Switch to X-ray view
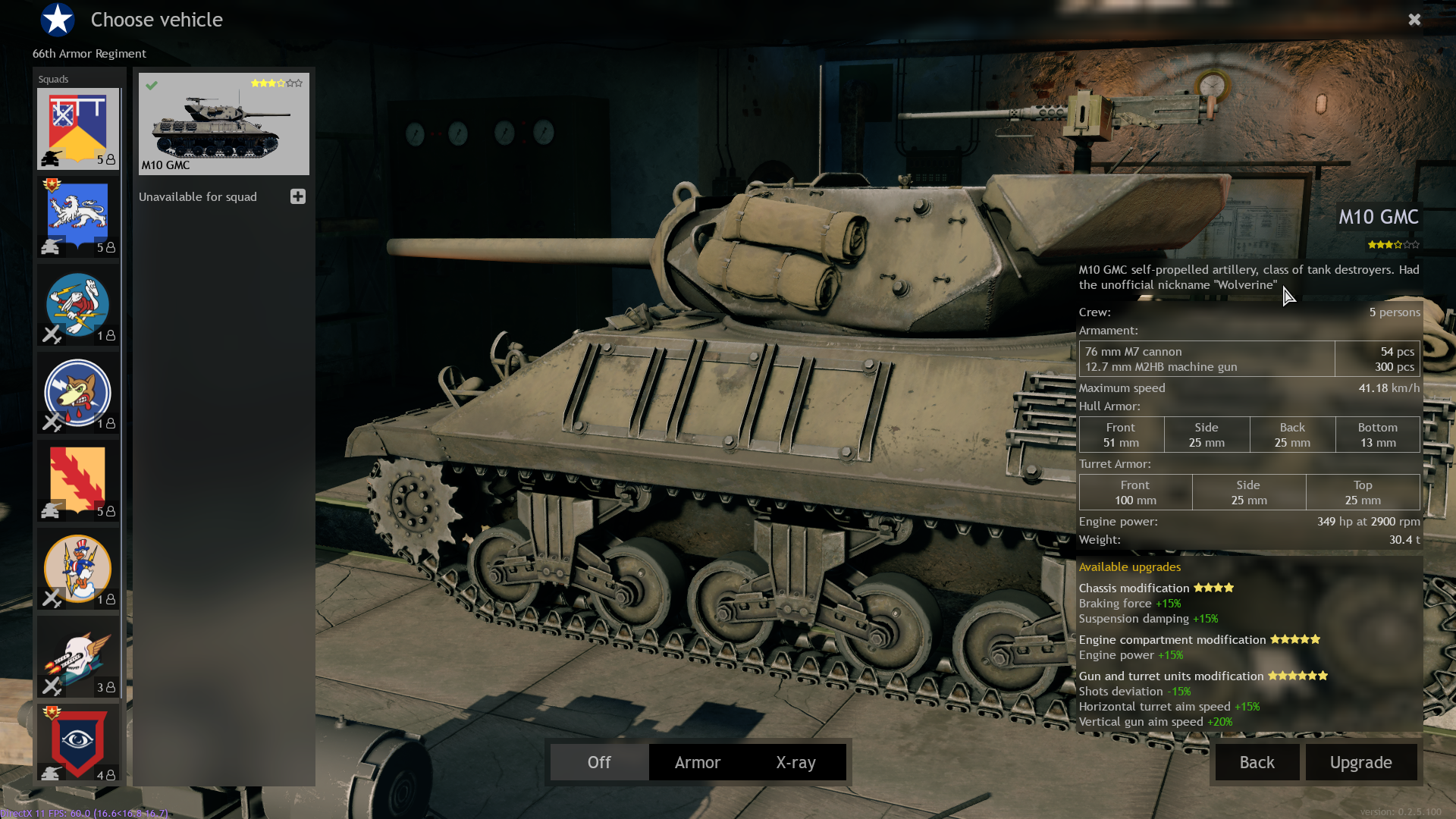The width and height of the screenshot is (1456, 819). click(795, 762)
